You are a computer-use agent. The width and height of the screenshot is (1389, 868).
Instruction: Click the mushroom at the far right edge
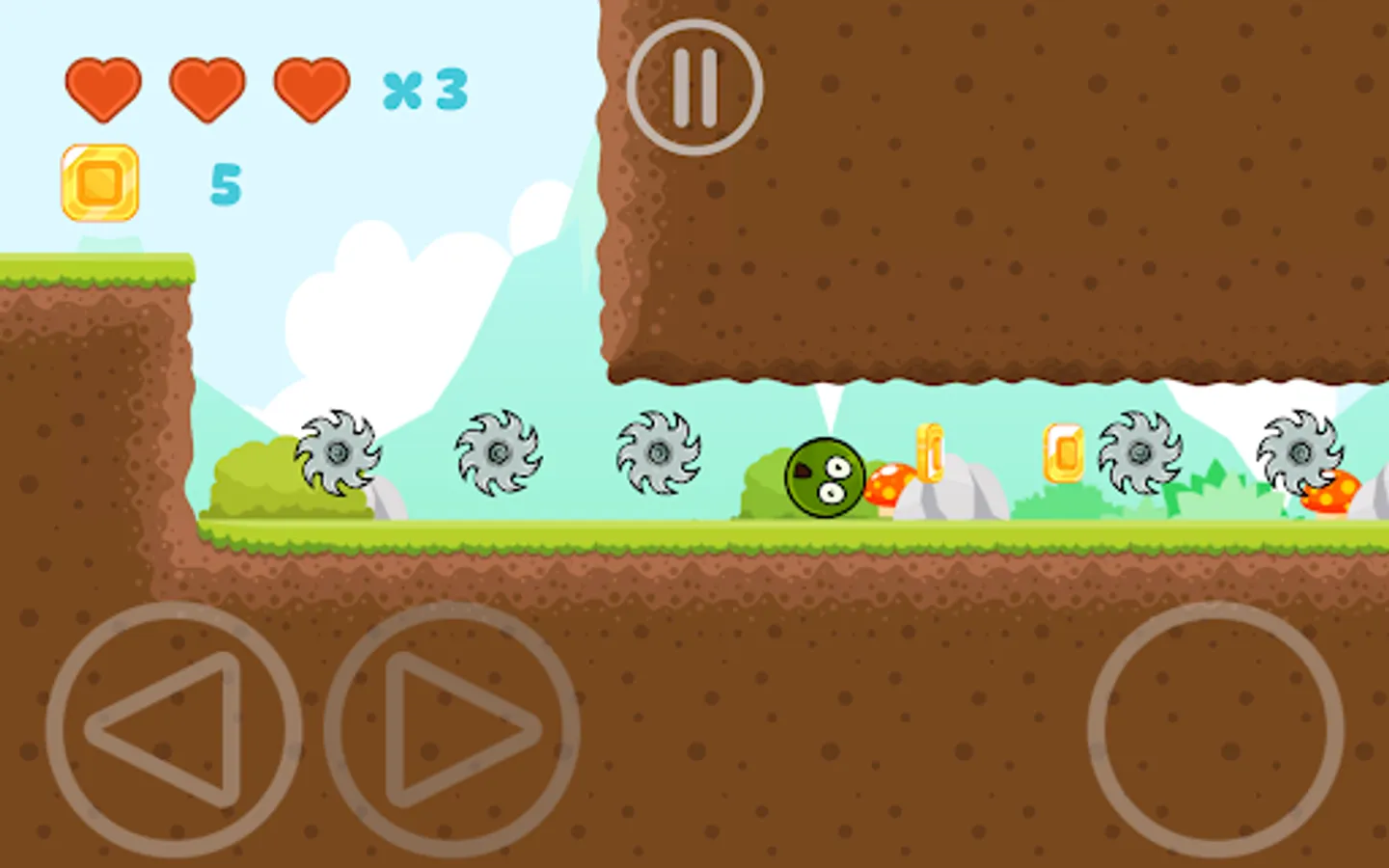[1333, 492]
